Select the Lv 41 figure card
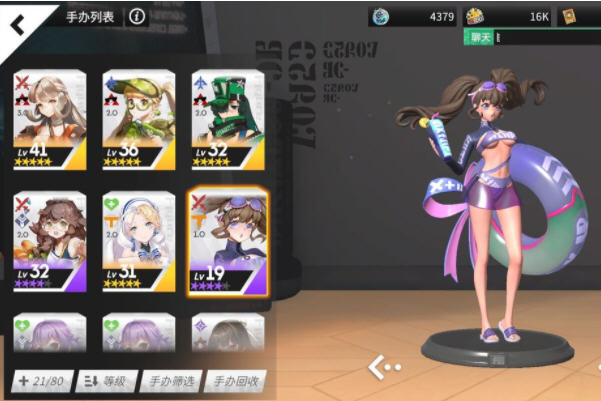Image resolution: width=601 pixels, height=401 pixels. pyautogui.click(x=49, y=119)
